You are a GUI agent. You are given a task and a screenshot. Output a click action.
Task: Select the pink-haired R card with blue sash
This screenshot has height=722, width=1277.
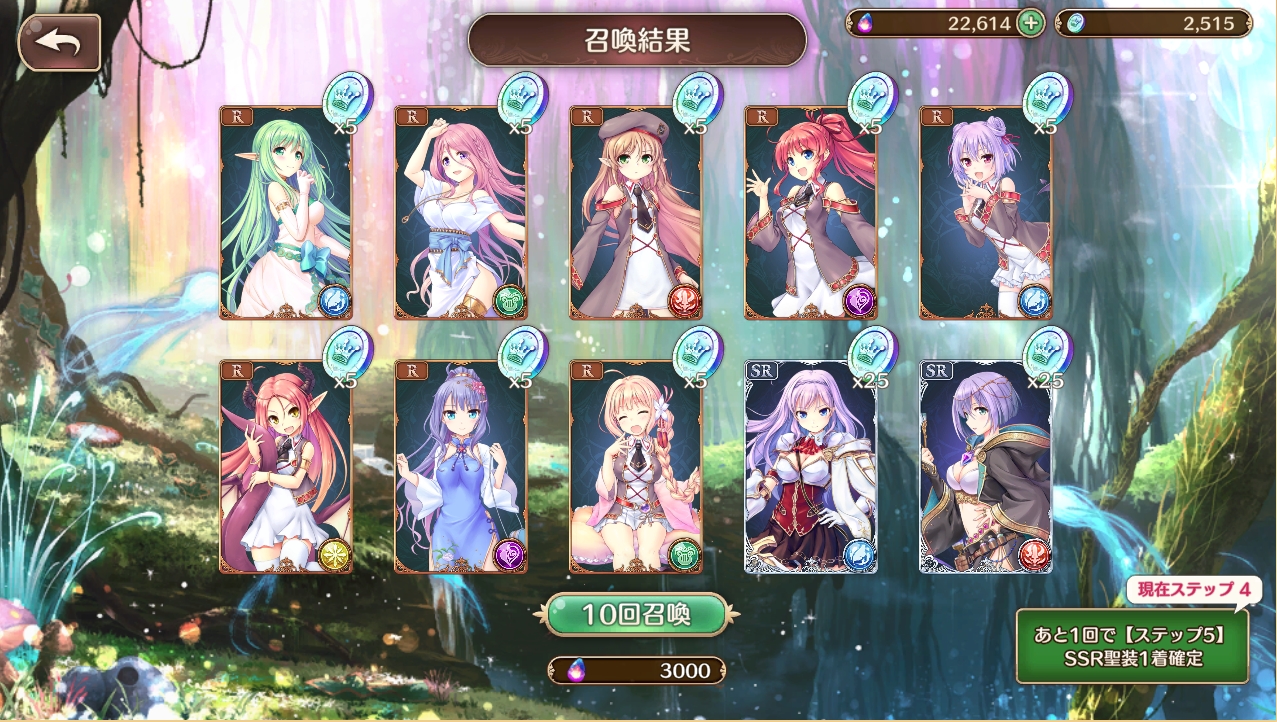(x=460, y=212)
